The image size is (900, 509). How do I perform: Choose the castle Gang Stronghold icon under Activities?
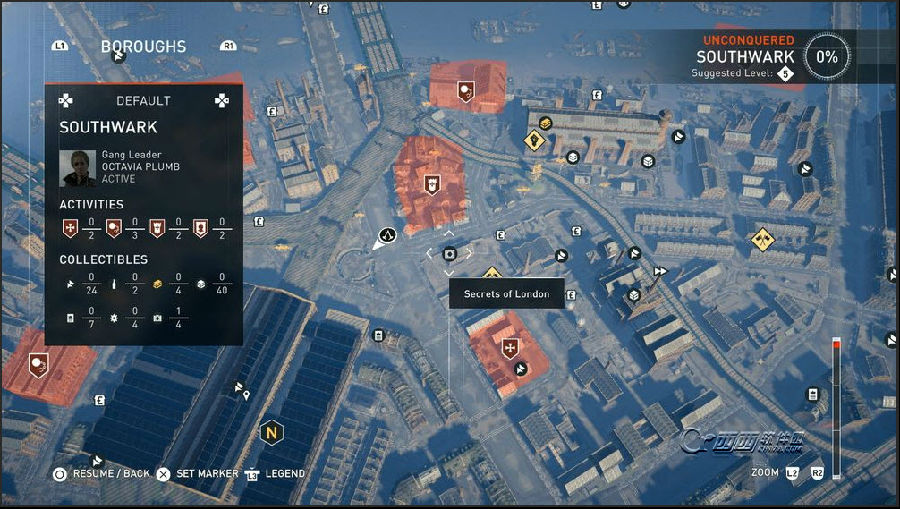[156, 228]
